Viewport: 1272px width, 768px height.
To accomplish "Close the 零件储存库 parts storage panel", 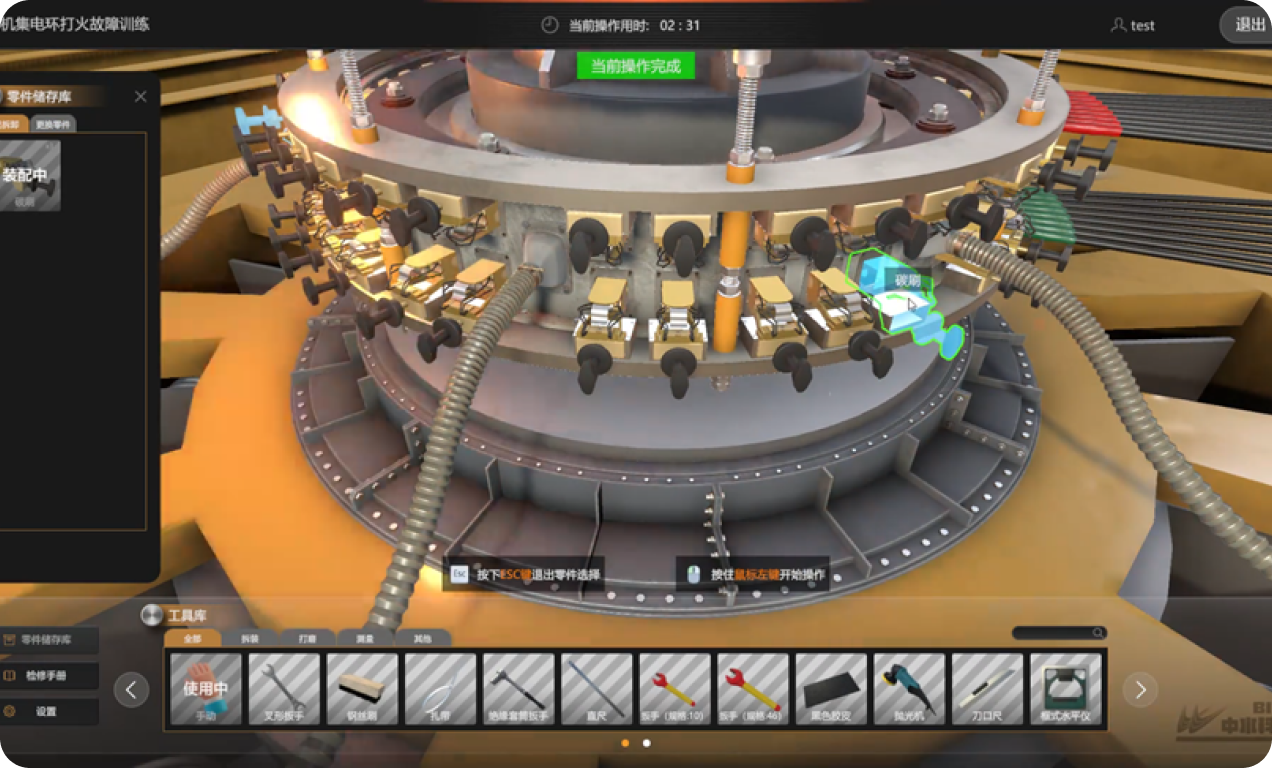I will coord(140,97).
